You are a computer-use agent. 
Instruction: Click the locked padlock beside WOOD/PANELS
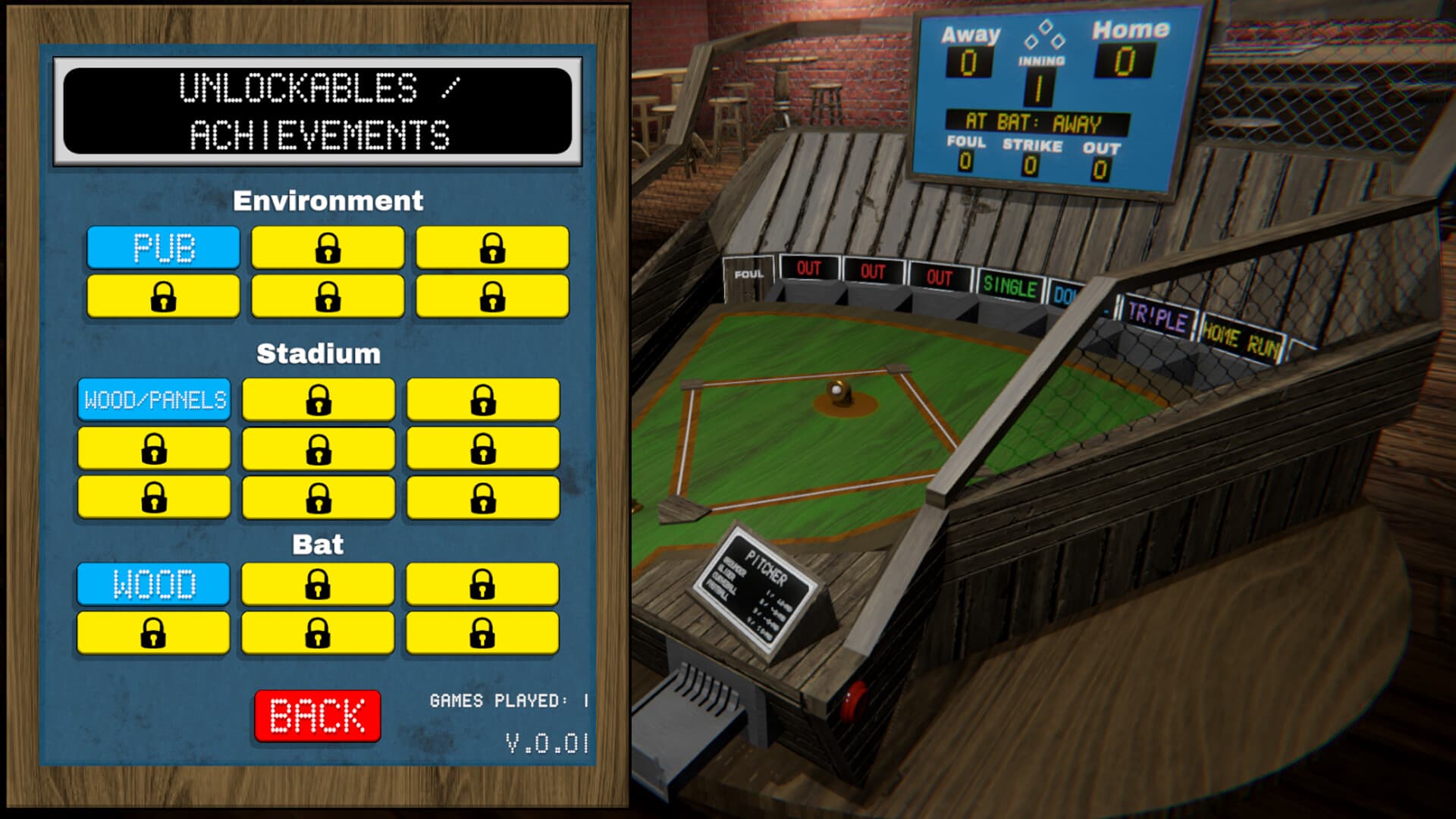[x=317, y=398]
